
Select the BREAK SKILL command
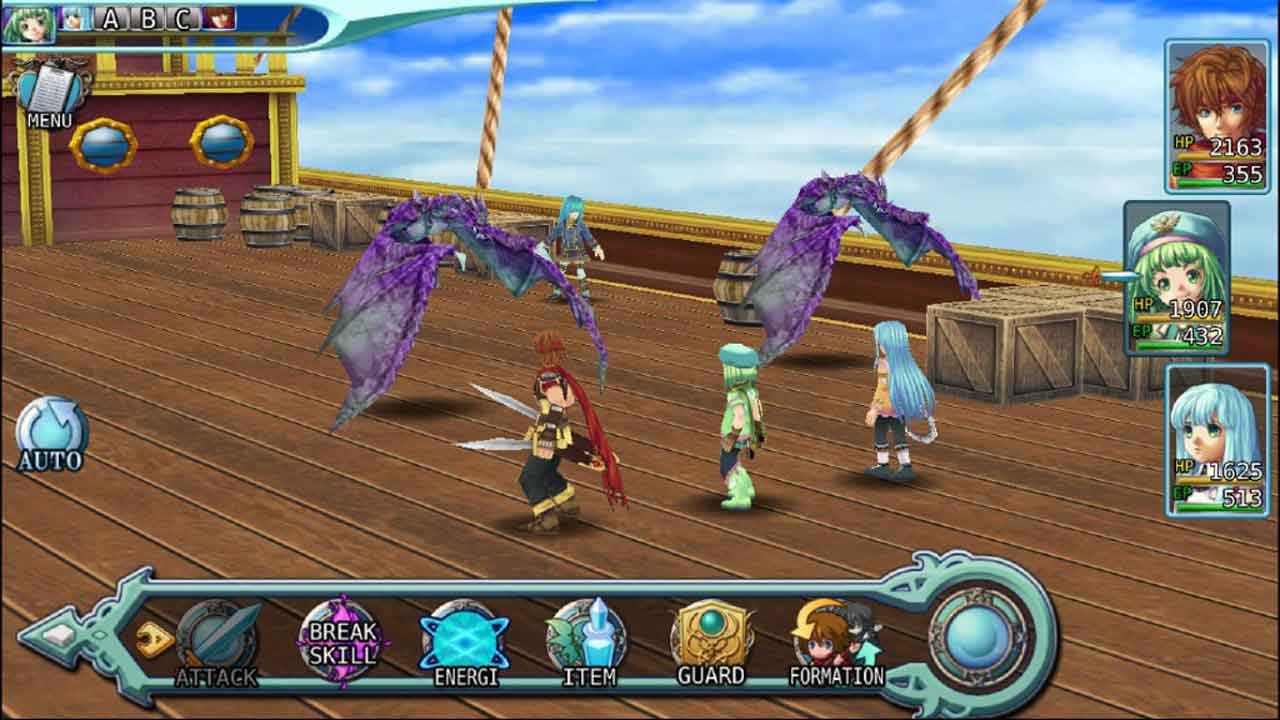coord(342,640)
